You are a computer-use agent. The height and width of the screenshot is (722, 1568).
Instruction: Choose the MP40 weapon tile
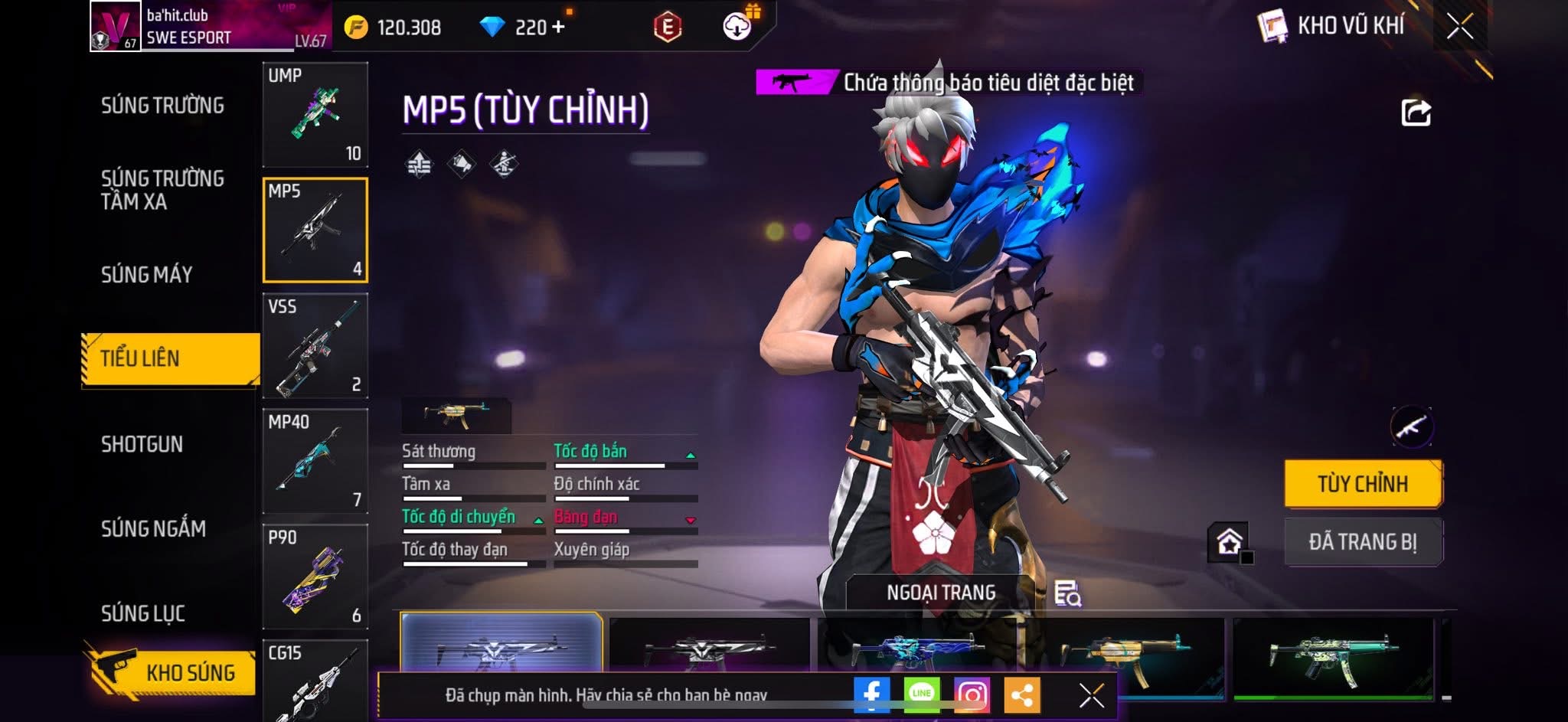click(x=315, y=461)
